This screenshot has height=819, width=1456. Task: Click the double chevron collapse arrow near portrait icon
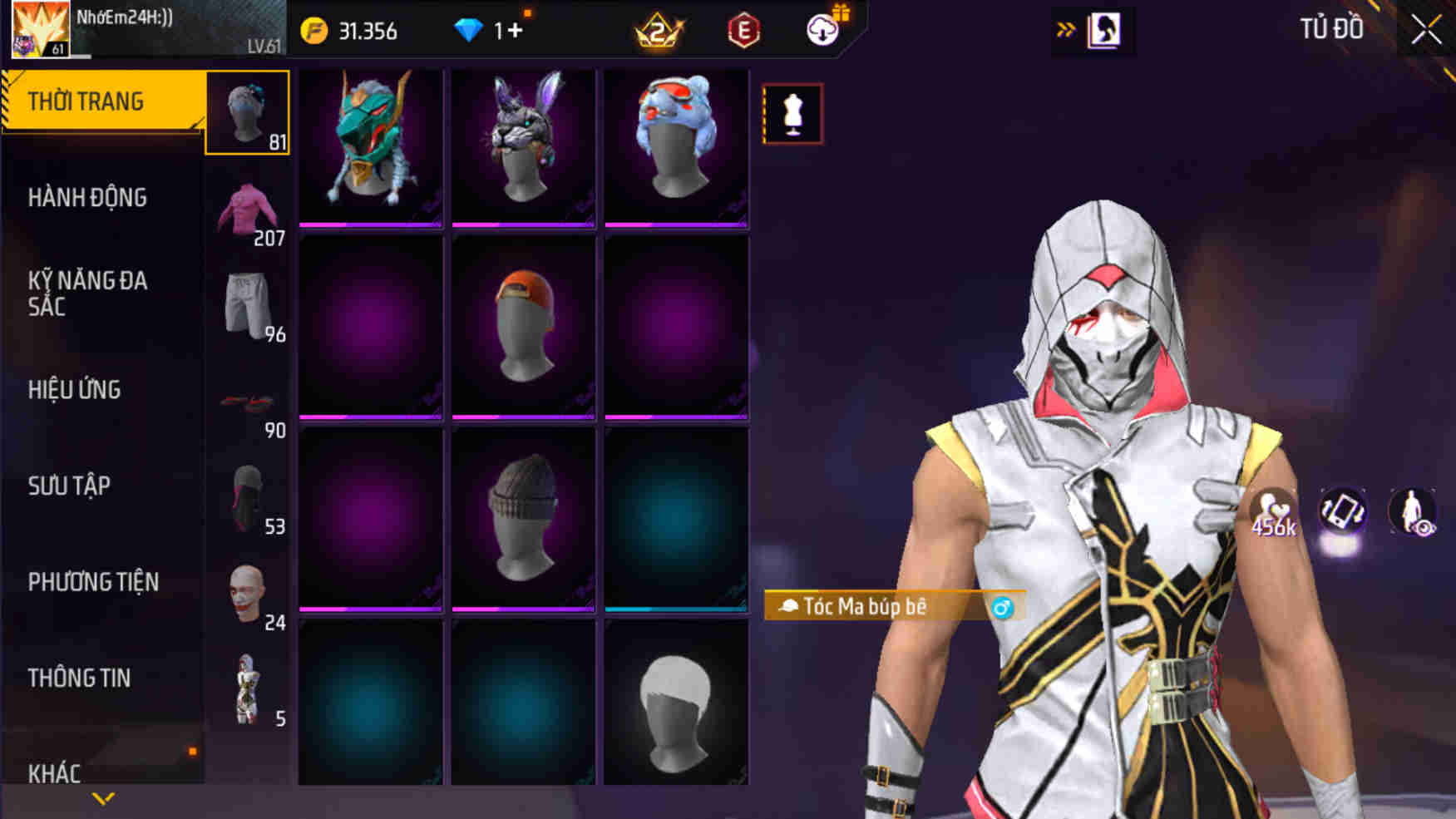1065,27
